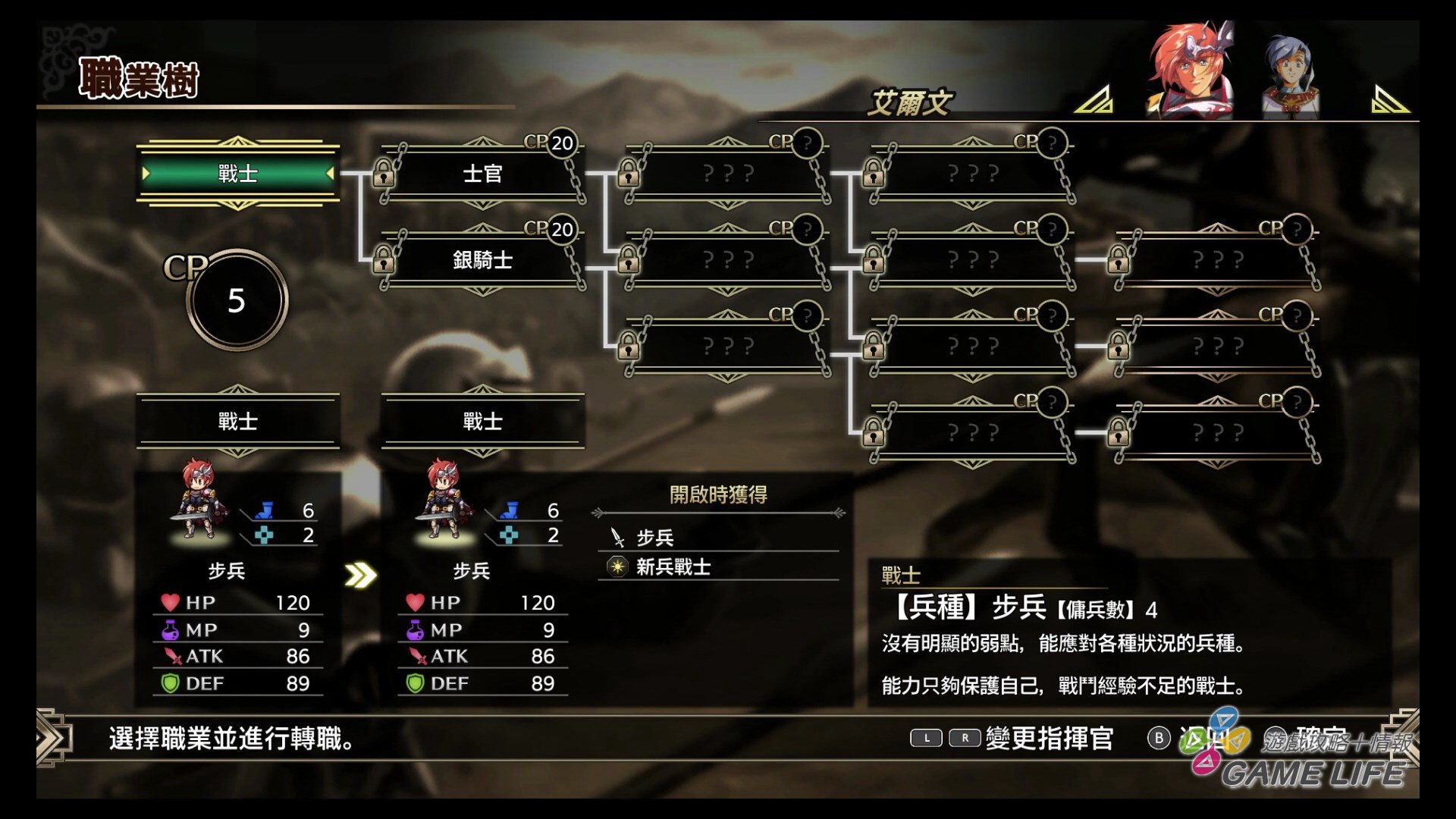The width and height of the screenshot is (1456, 819).
Task: Select the infantry character thumbnail on the left
Action: (x=197, y=500)
